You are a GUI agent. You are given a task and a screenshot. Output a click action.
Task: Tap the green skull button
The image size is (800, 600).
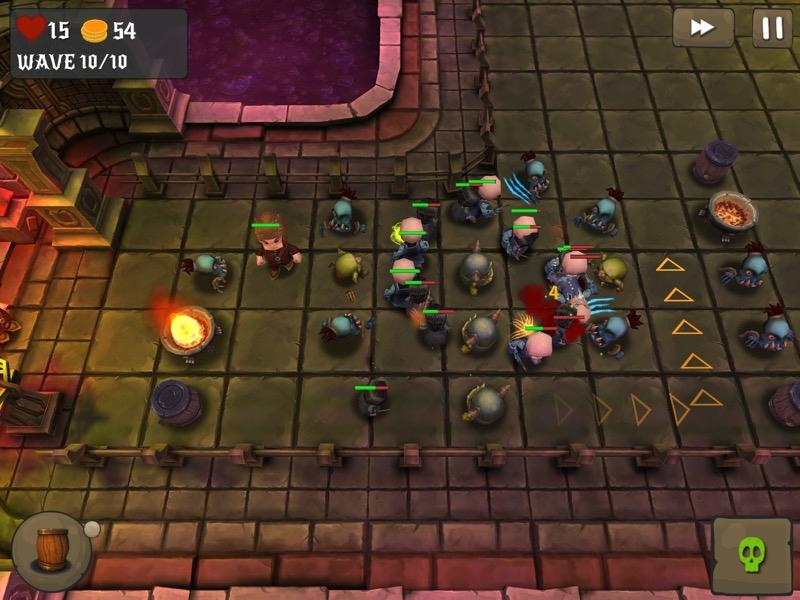click(x=751, y=555)
